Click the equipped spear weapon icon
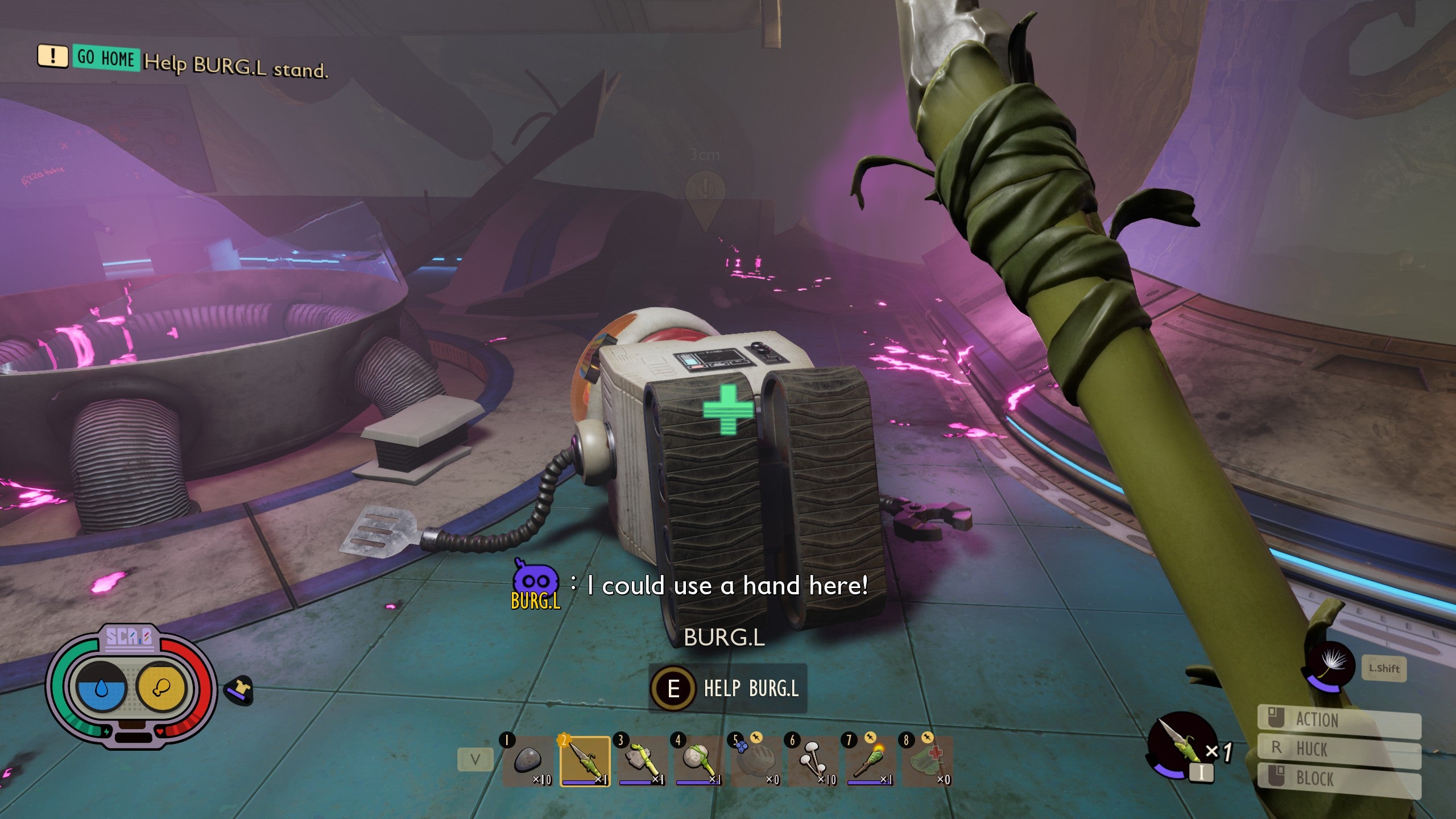Viewport: 1456px width, 819px height. pos(1180,746)
